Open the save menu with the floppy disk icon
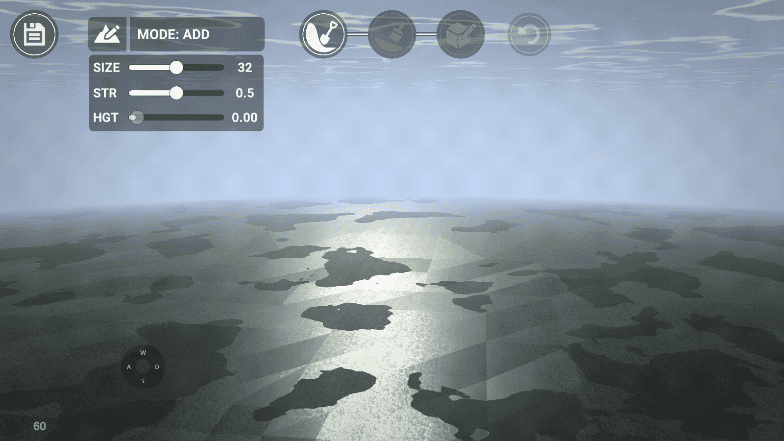The image size is (784, 441). [x=34, y=35]
